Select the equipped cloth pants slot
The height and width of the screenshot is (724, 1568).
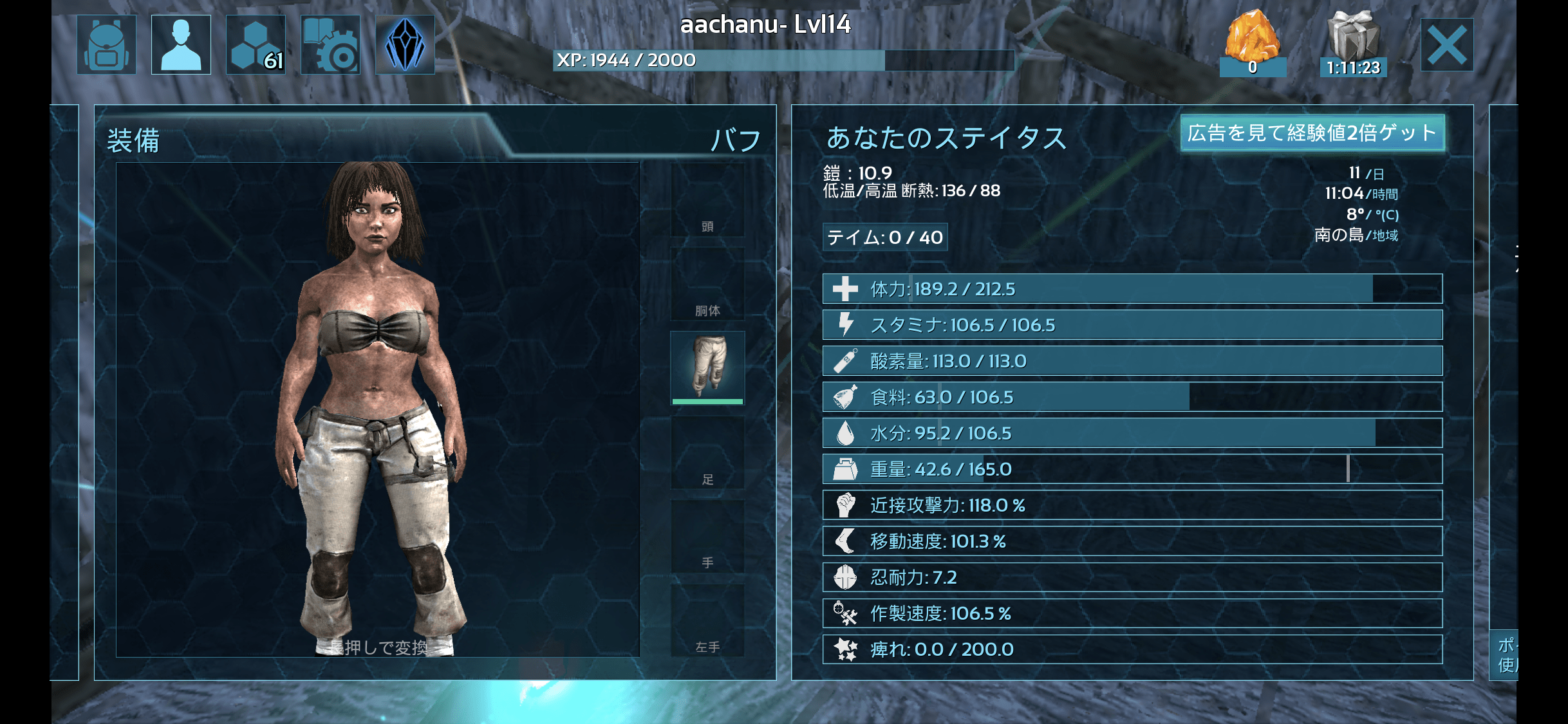[x=707, y=367]
